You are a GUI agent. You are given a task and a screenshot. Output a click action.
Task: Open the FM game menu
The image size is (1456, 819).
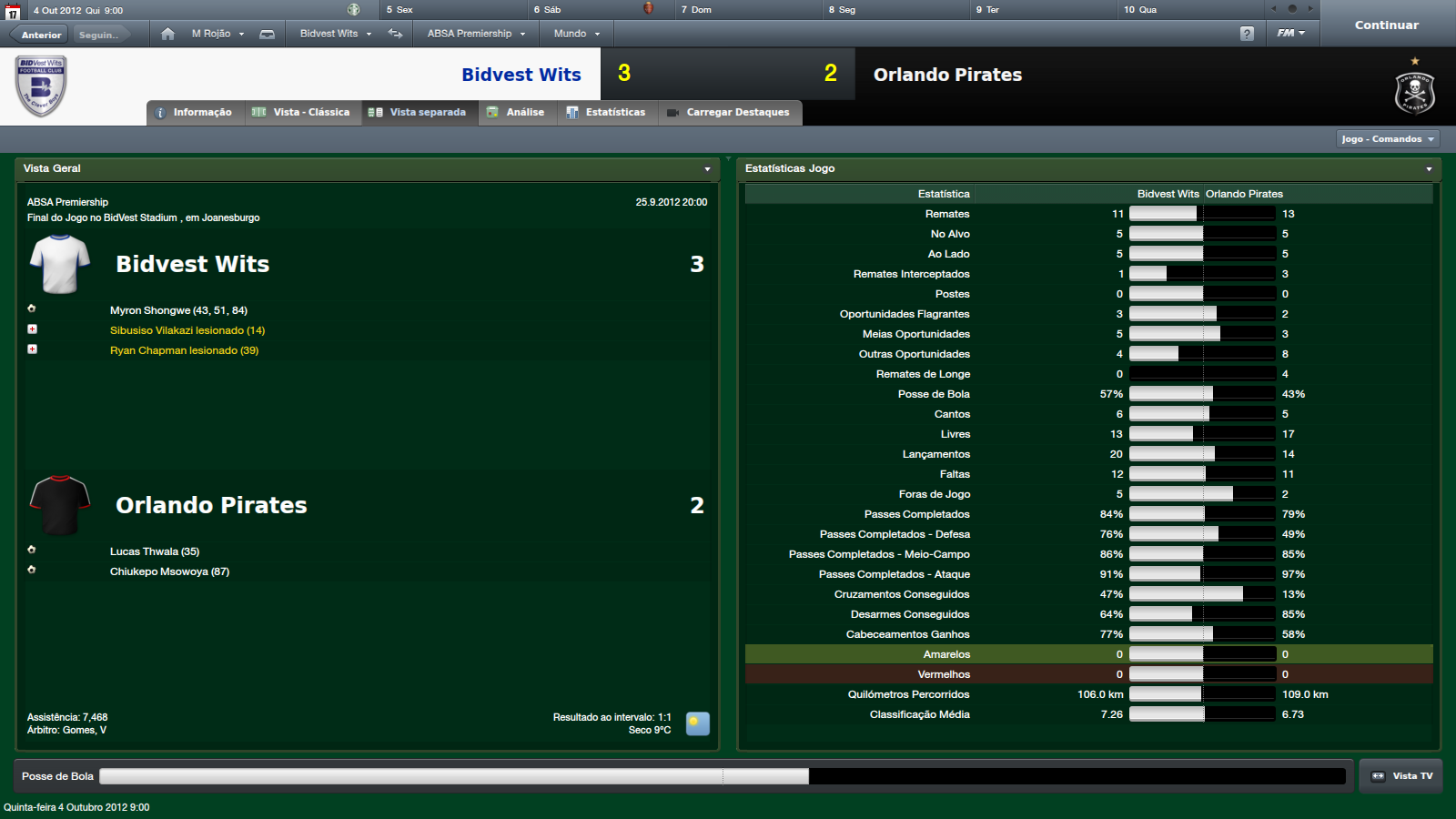coord(1290,34)
